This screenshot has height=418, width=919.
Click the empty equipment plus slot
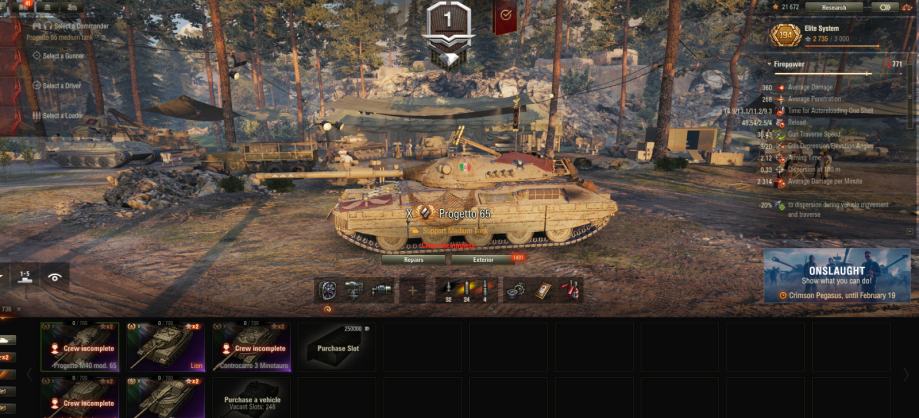[412, 290]
